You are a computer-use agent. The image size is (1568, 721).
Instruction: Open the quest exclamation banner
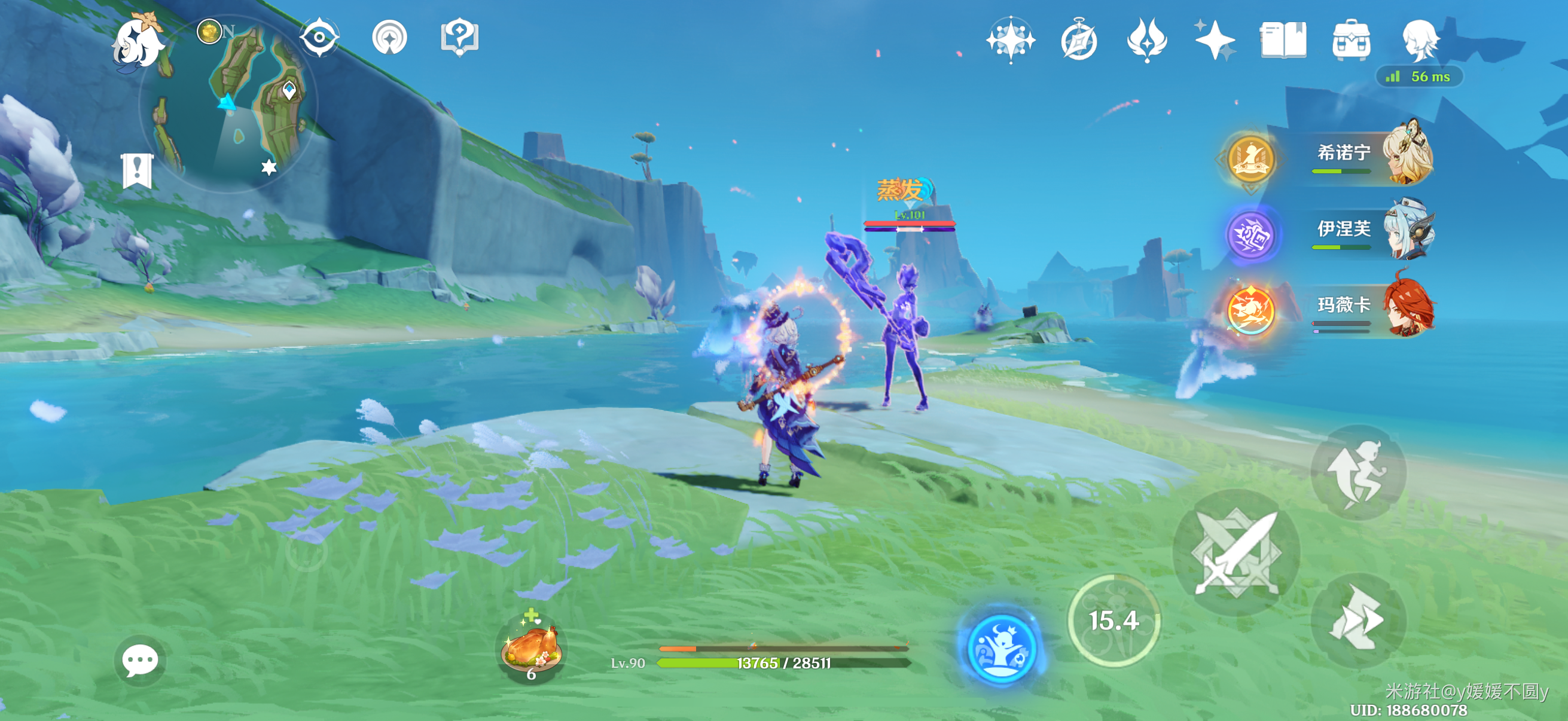pos(137,170)
